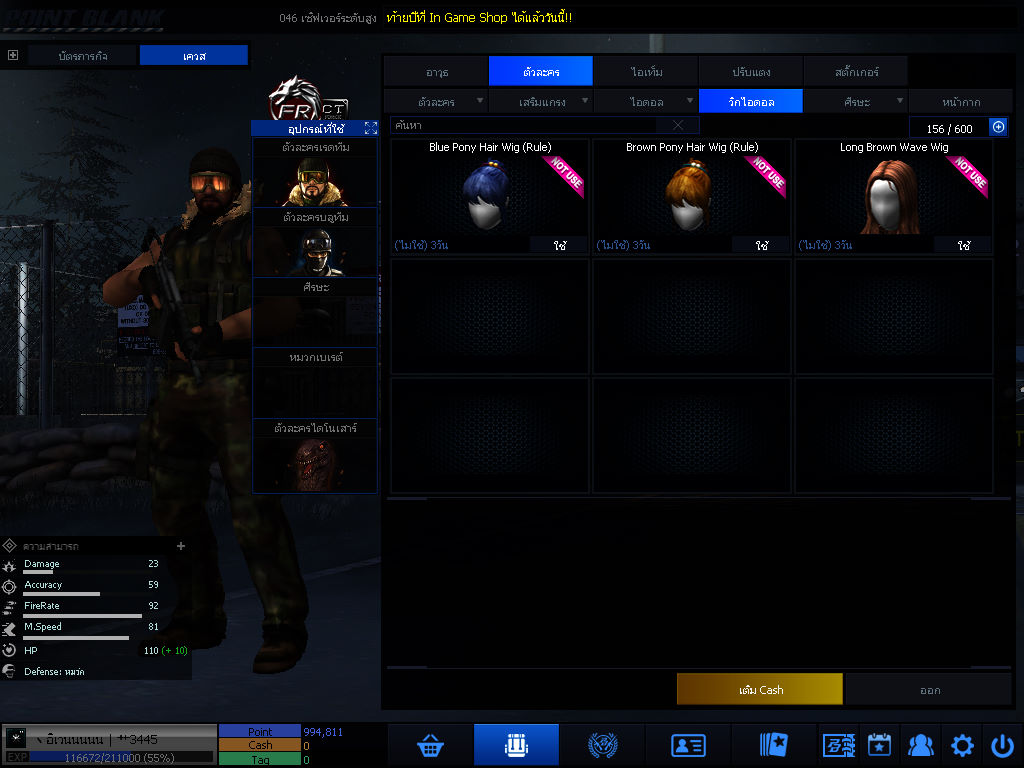Equip the Brown Pony Hair Wig
Viewport: 1024px width, 768px height.
tap(762, 245)
